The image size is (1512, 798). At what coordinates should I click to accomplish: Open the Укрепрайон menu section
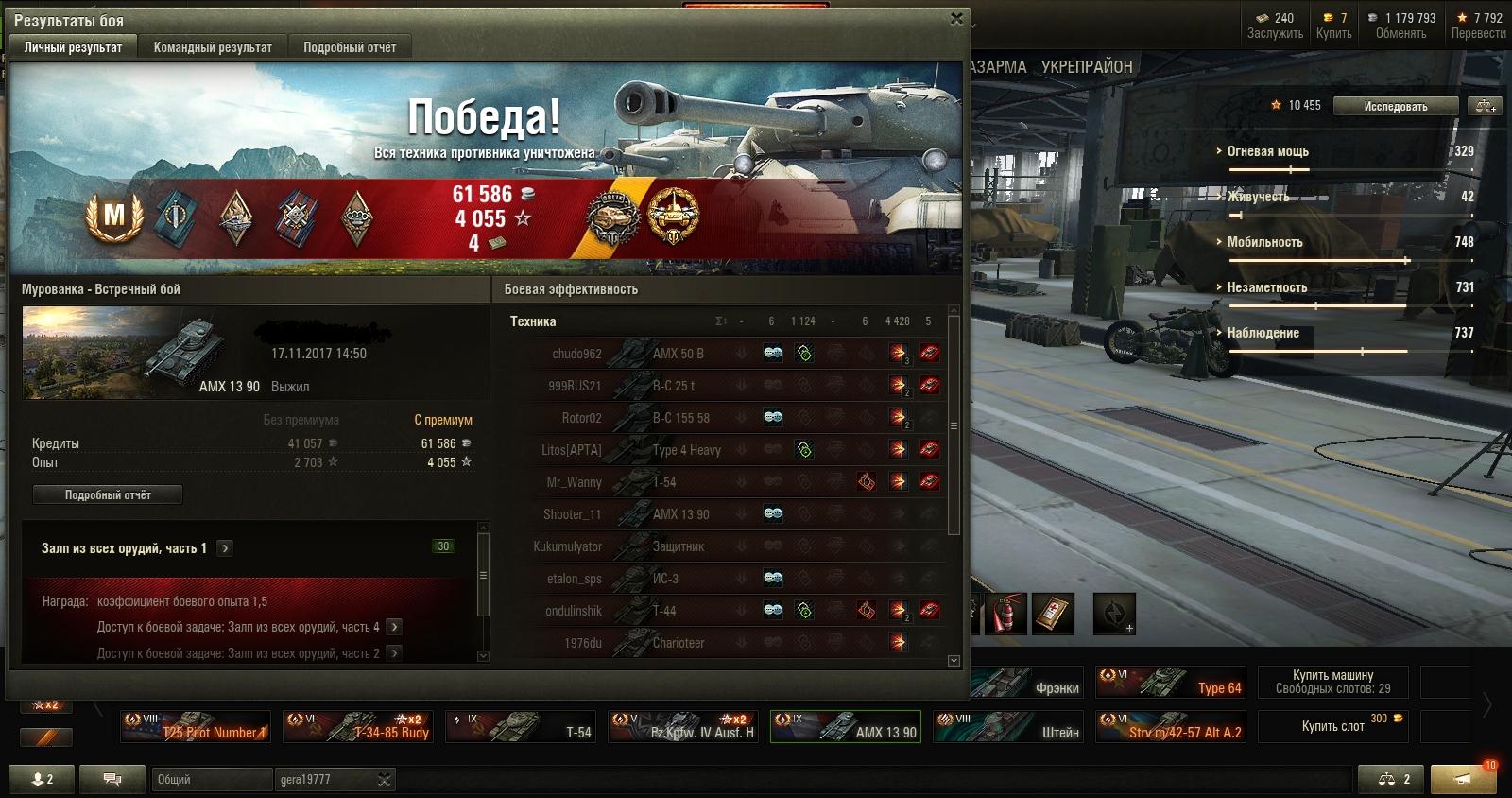[x=1087, y=67]
